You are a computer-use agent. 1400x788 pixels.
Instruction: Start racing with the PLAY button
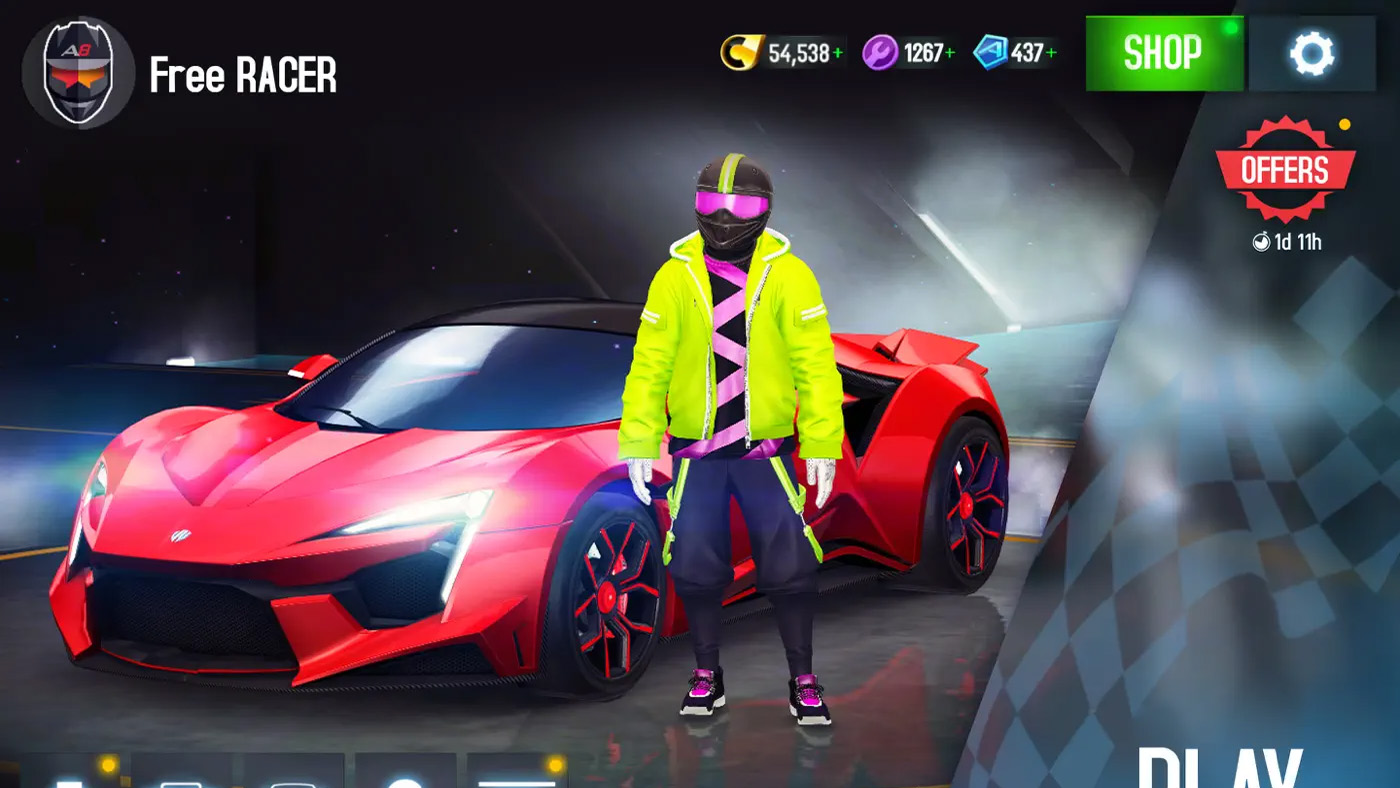coord(1220,770)
